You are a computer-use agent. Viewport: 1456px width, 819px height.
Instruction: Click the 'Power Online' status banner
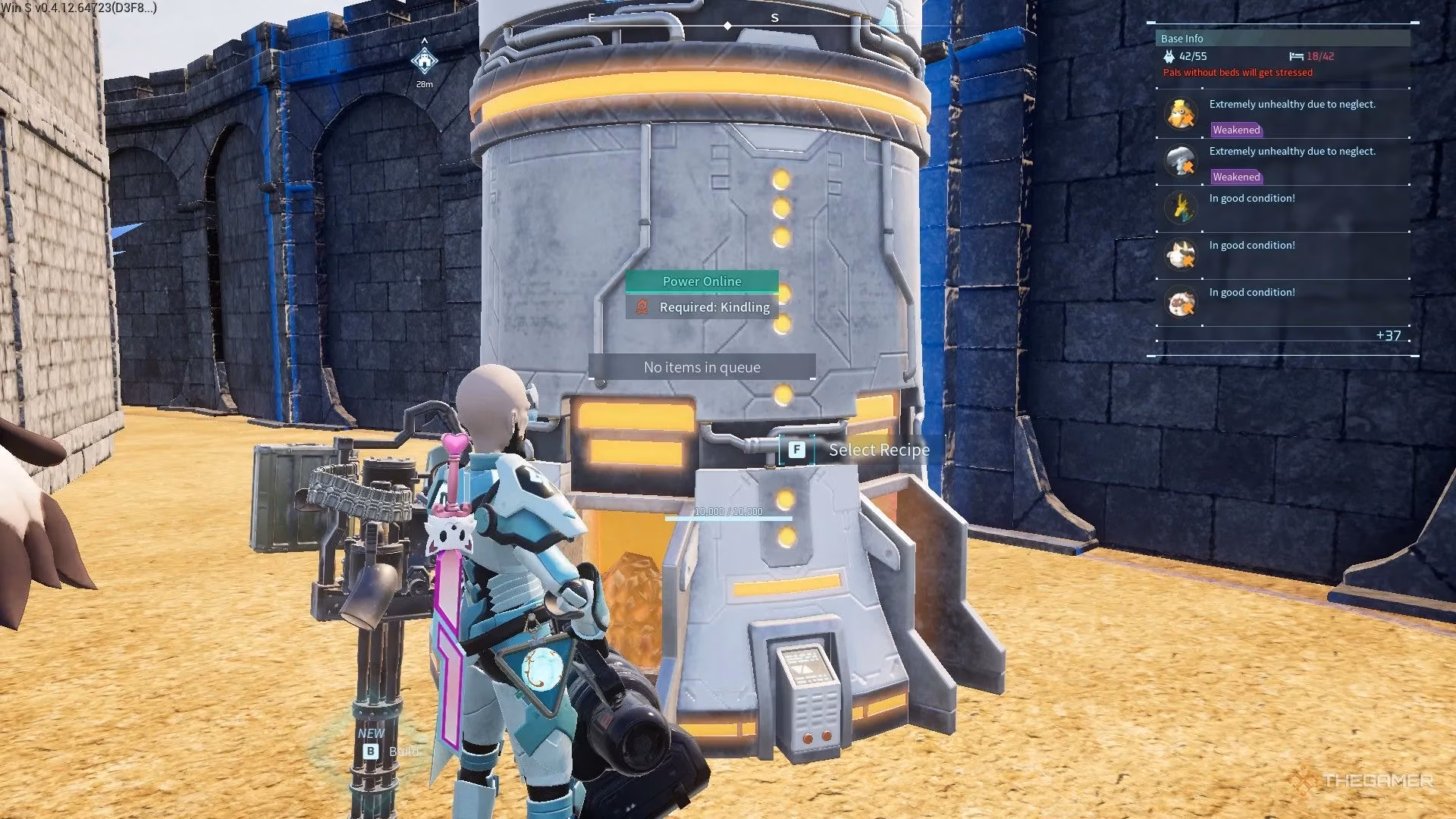tap(701, 281)
